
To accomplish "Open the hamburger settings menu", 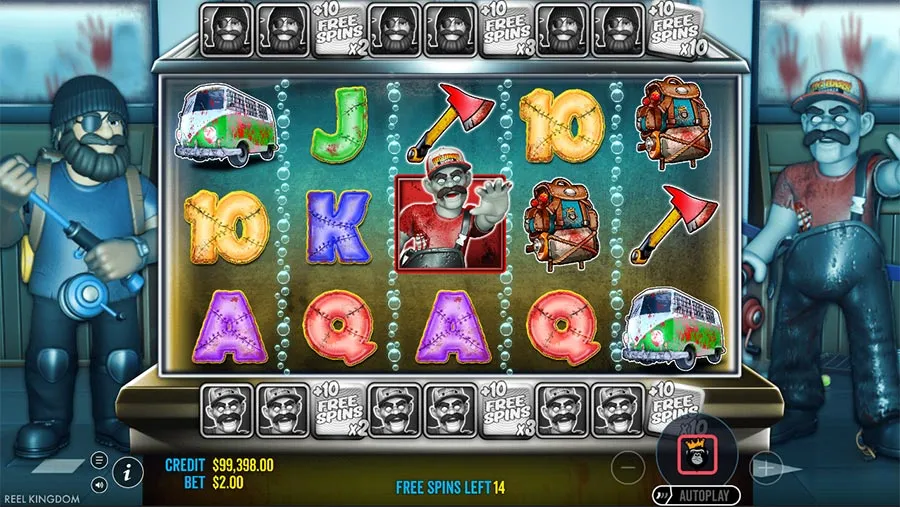I will 99,460.
